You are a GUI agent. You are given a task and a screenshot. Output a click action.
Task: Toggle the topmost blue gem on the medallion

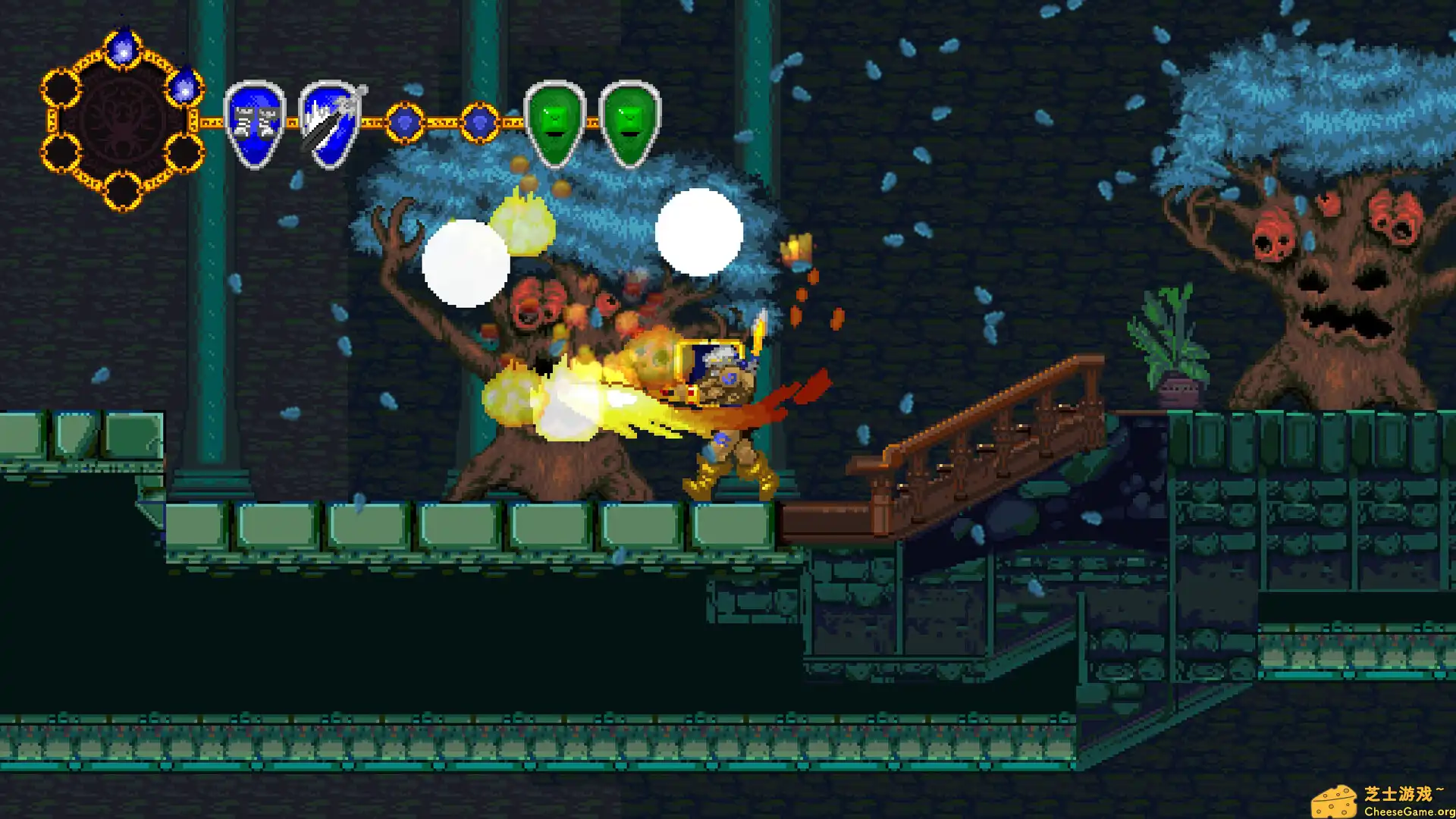click(123, 47)
